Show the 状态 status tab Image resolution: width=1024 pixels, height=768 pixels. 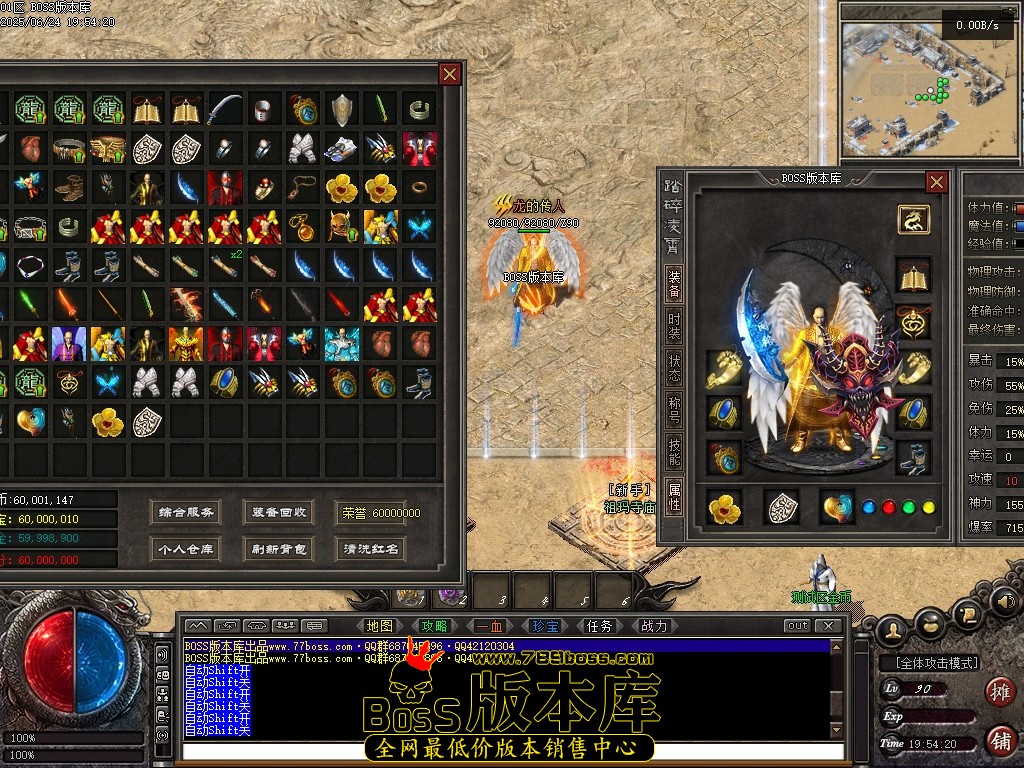click(x=674, y=368)
